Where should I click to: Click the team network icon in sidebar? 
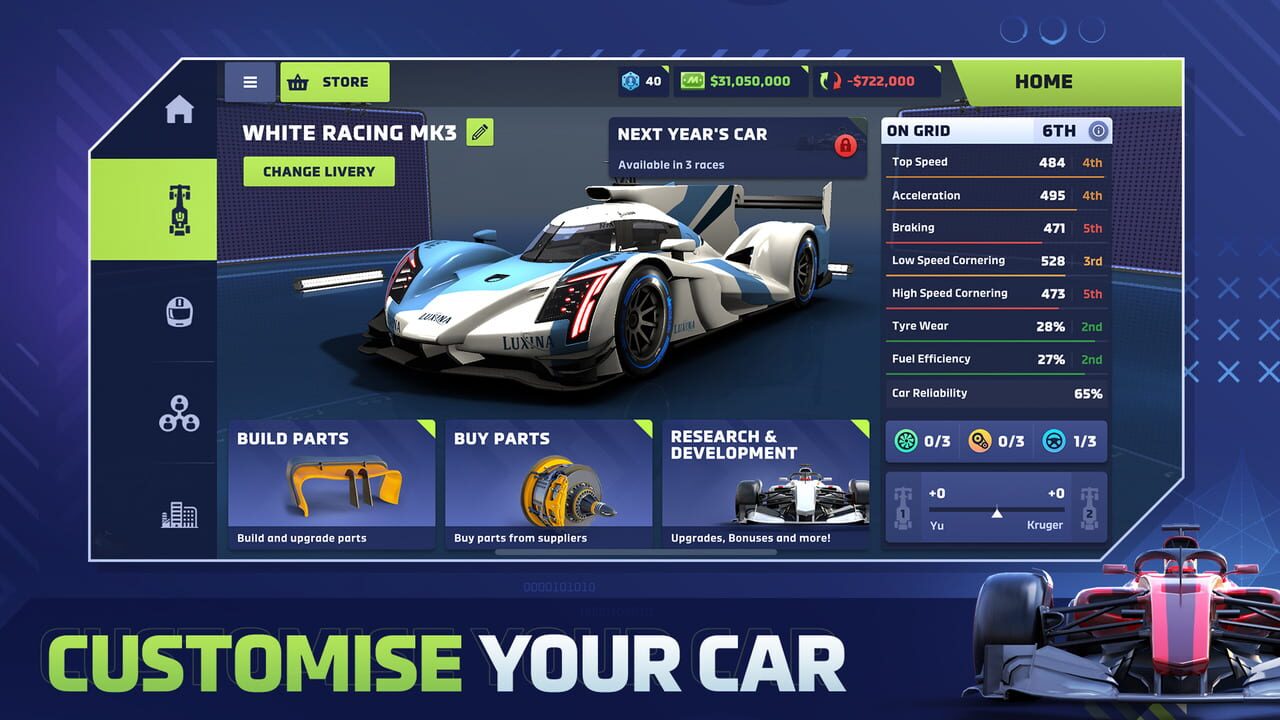pyautogui.click(x=181, y=413)
